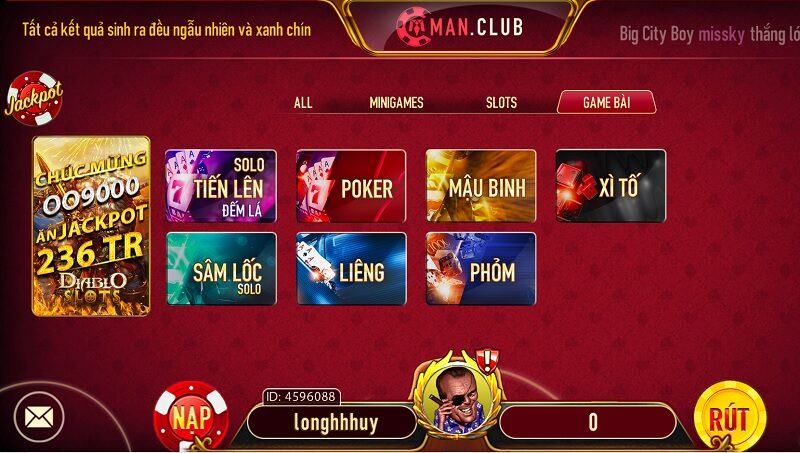800x453 pixels.
Task: Open the mail envelope inbox
Action: 39,417
